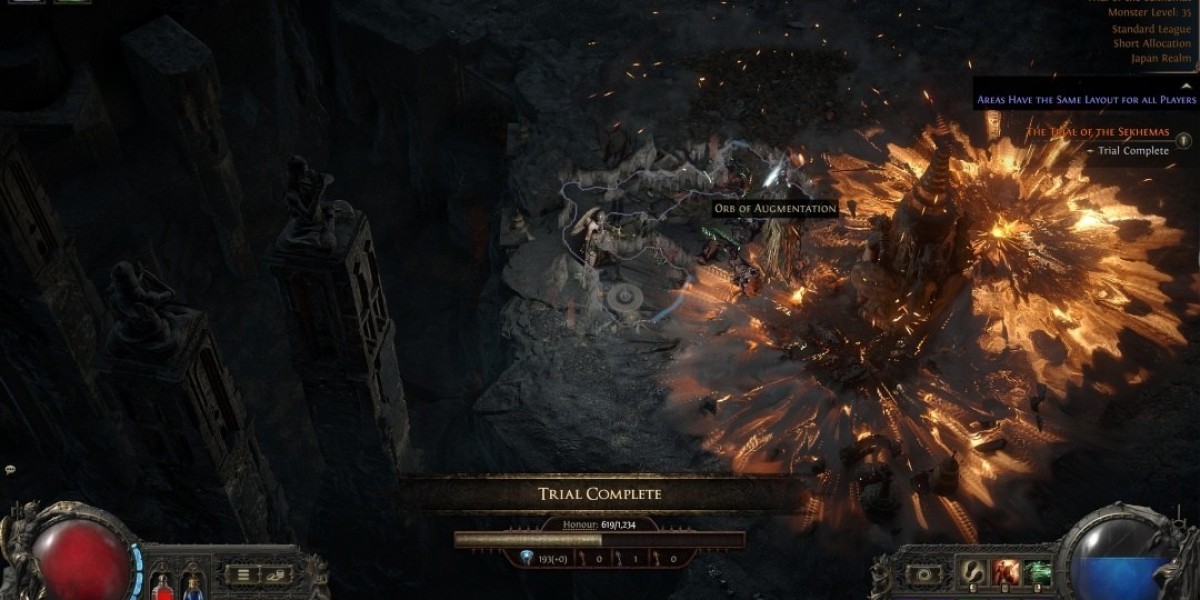
Task: Click the swirl button left of the skills
Action: click(923, 575)
